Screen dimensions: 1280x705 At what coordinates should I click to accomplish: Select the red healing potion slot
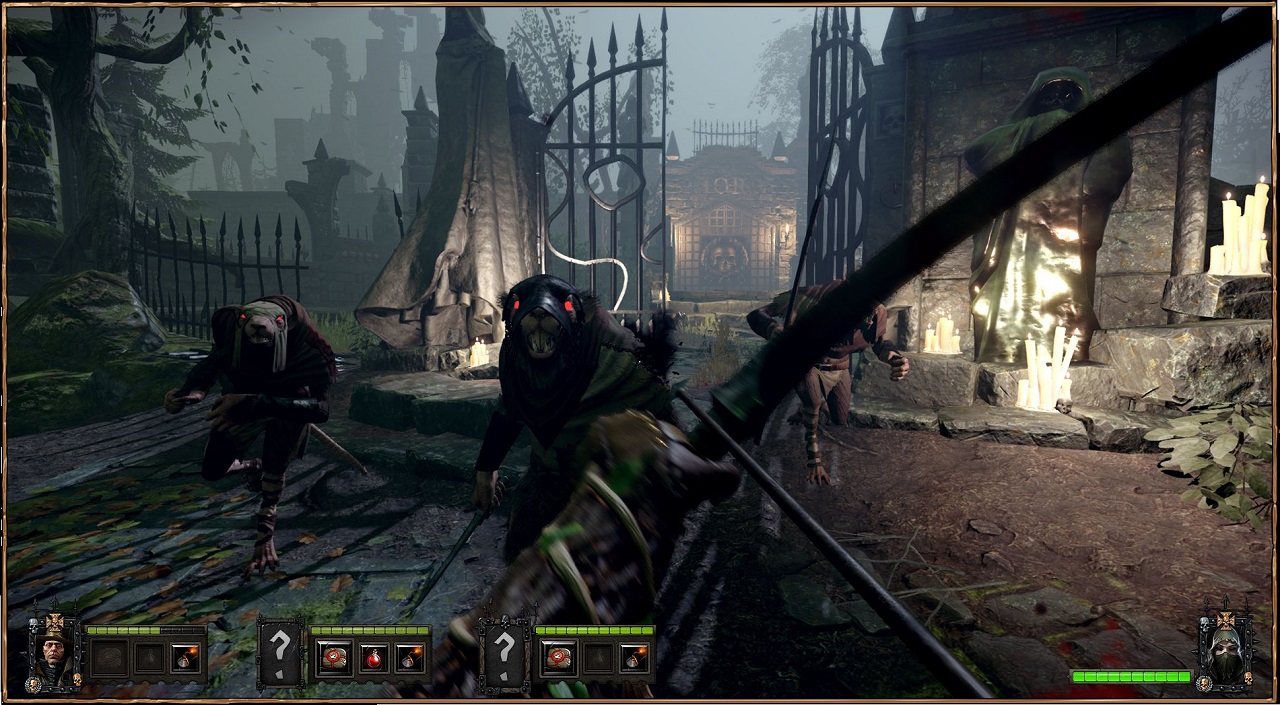pyautogui.click(x=372, y=658)
